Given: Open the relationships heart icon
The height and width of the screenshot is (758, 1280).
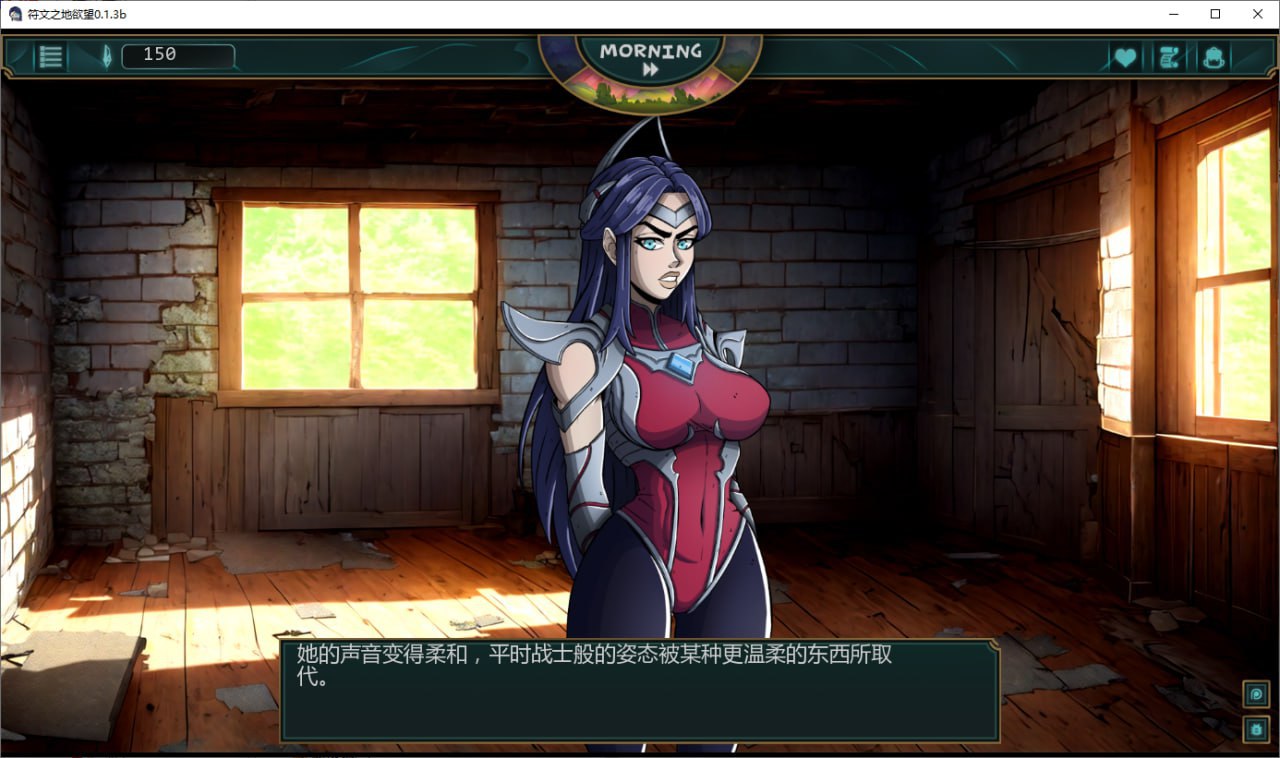Looking at the screenshot, I should [x=1124, y=57].
